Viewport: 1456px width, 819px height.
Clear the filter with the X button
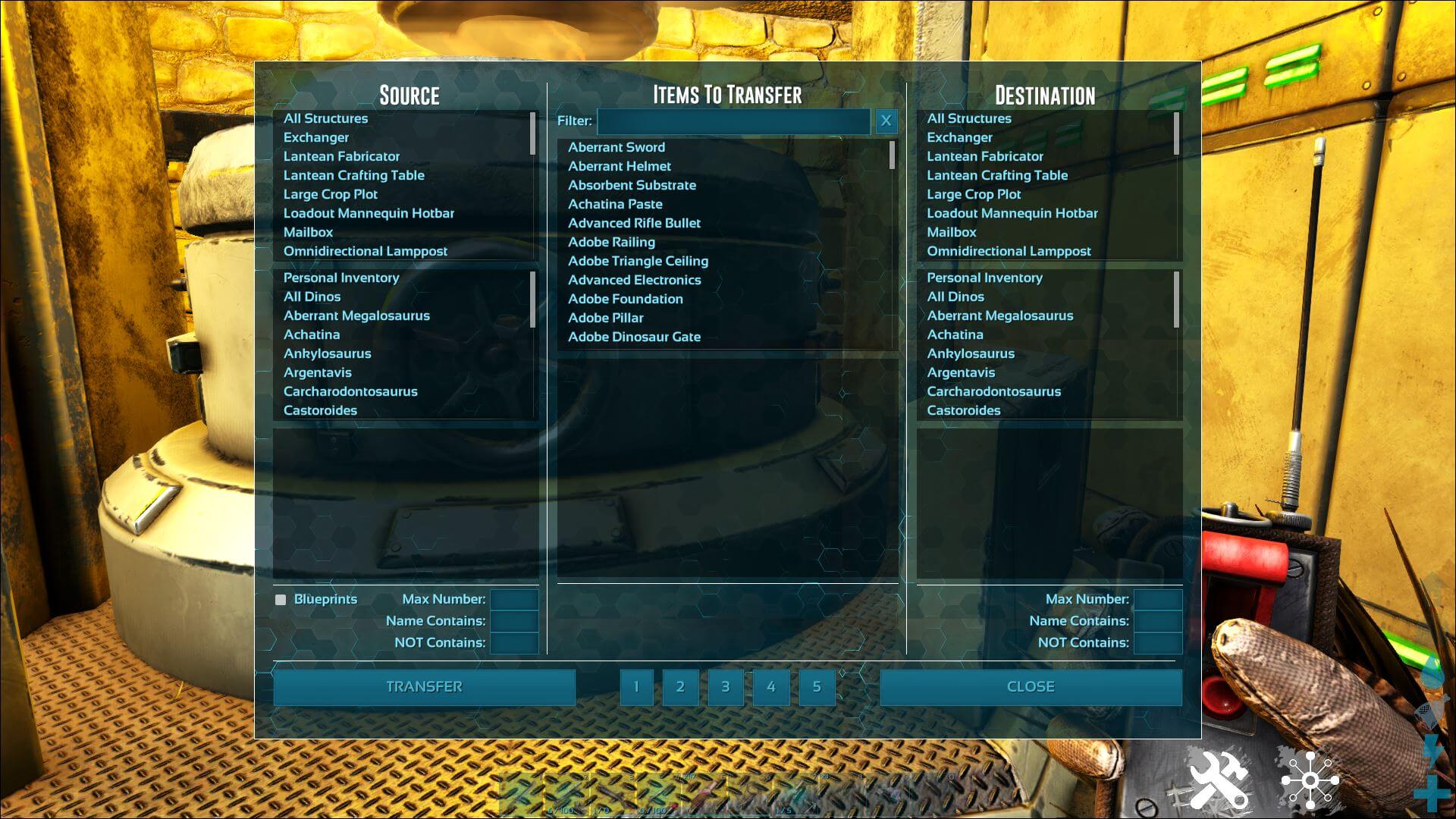click(x=886, y=121)
